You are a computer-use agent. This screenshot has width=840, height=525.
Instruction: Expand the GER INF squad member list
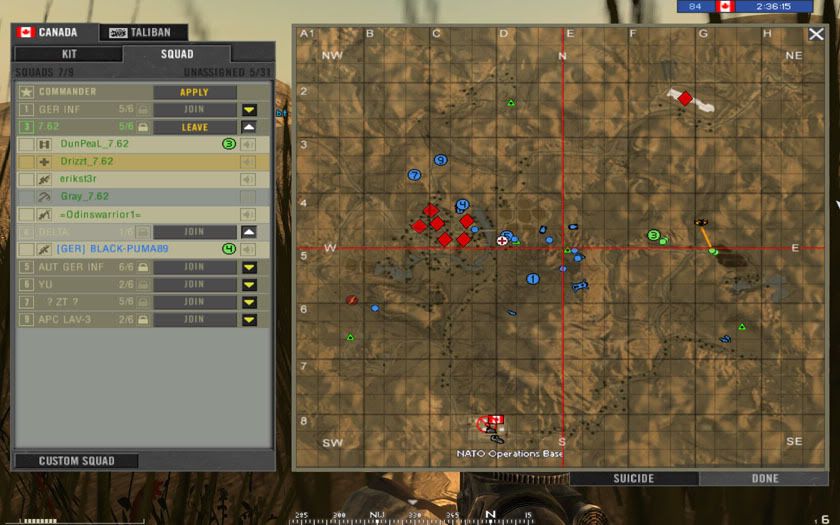pyautogui.click(x=249, y=110)
